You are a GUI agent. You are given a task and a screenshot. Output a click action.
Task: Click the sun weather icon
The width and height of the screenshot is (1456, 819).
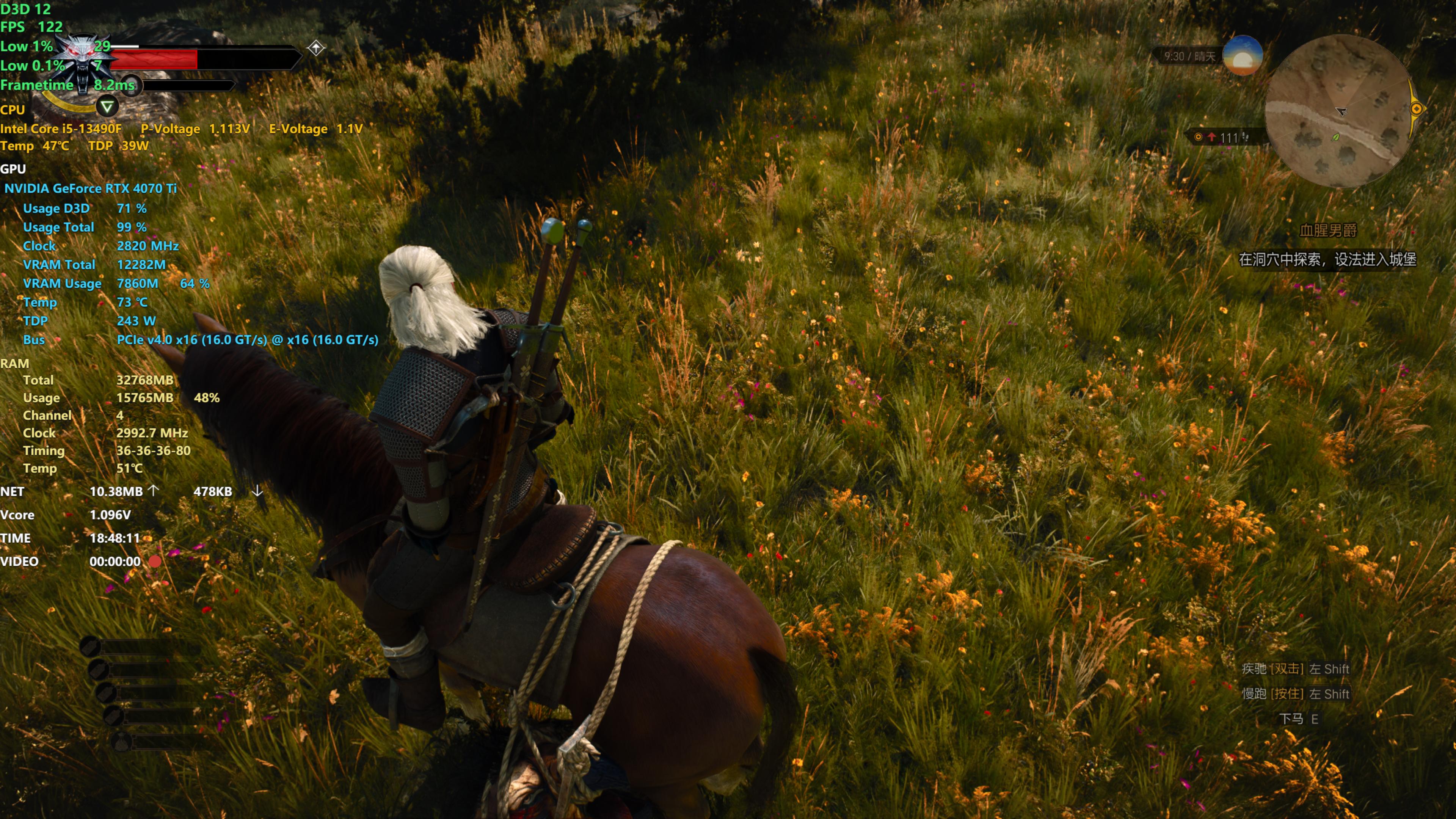tap(1242, 55)
